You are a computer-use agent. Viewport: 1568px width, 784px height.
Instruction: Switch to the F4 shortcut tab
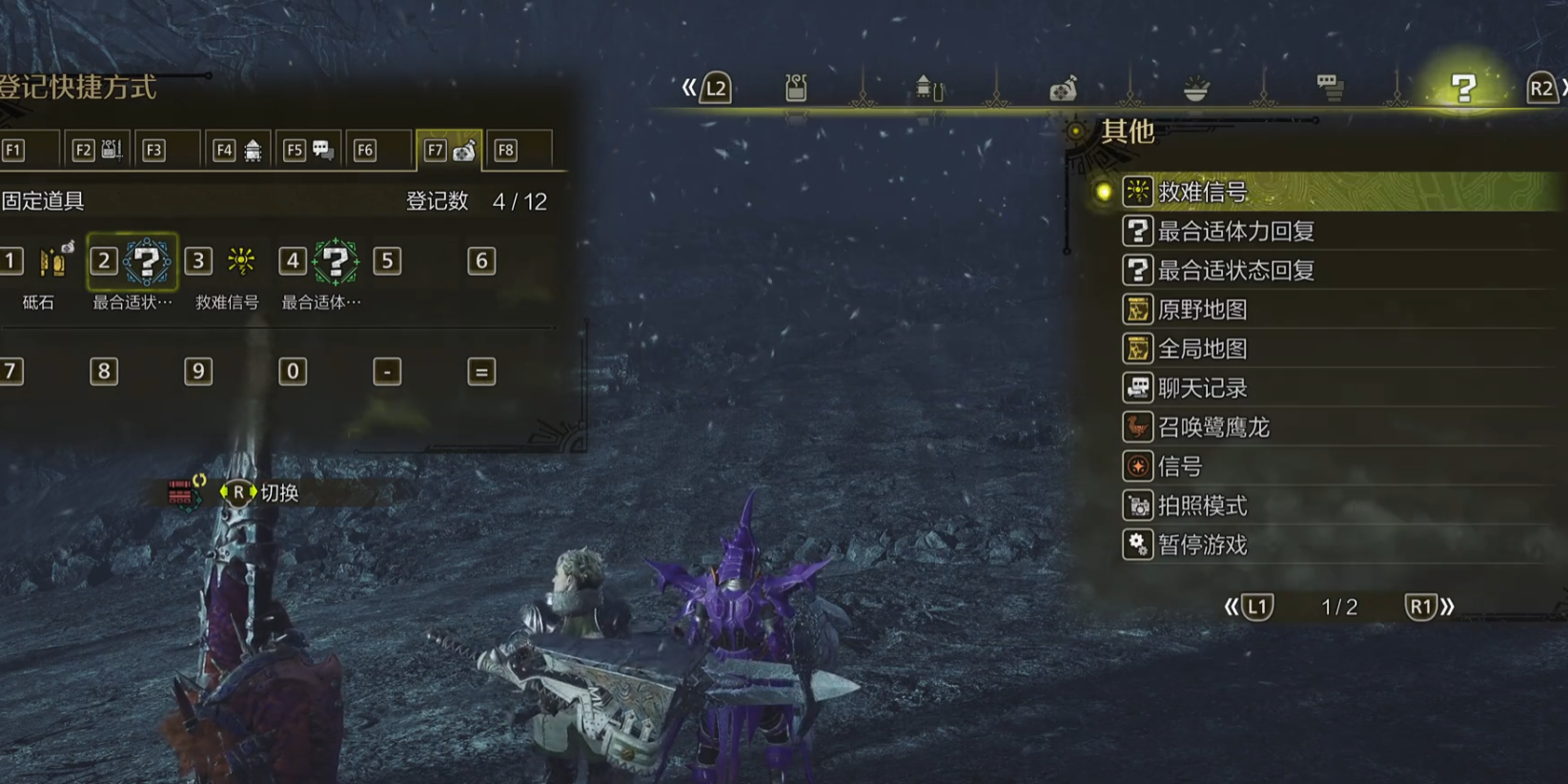238,150
